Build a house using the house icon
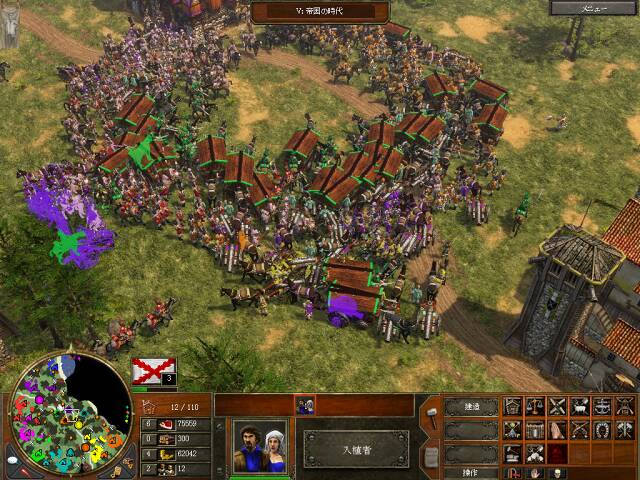640x480 pixels. (513, 406)
